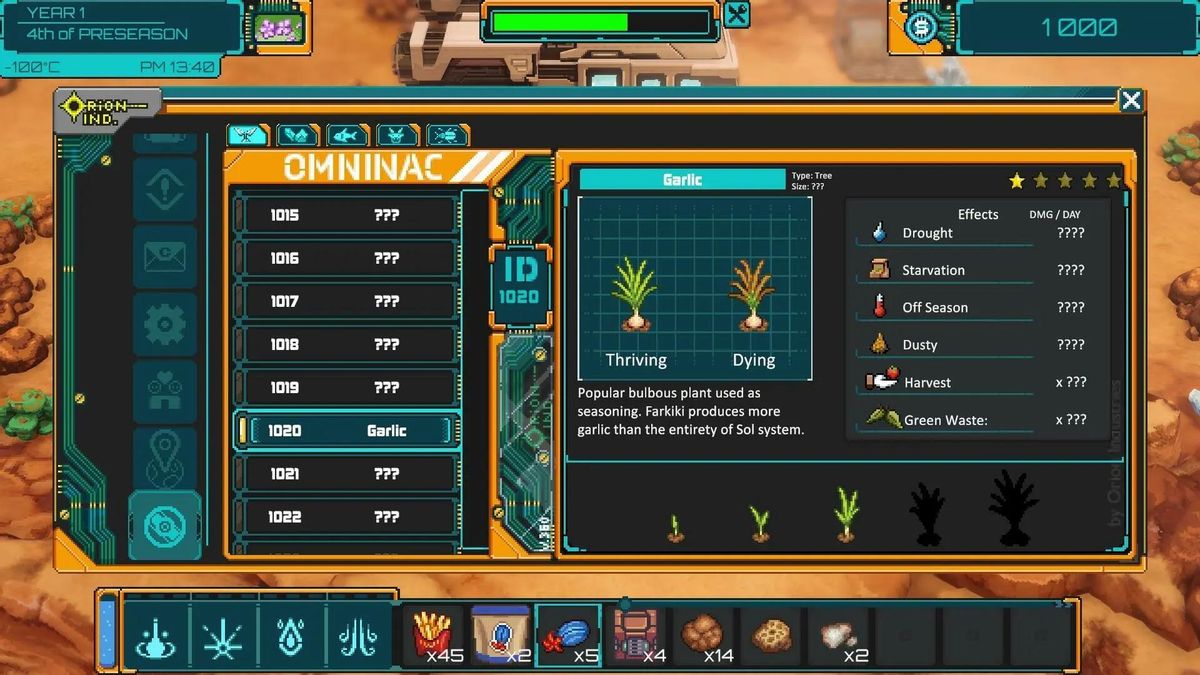Select the blue feather item slot
Viewport: 1200px width, 675px height.
569,635
